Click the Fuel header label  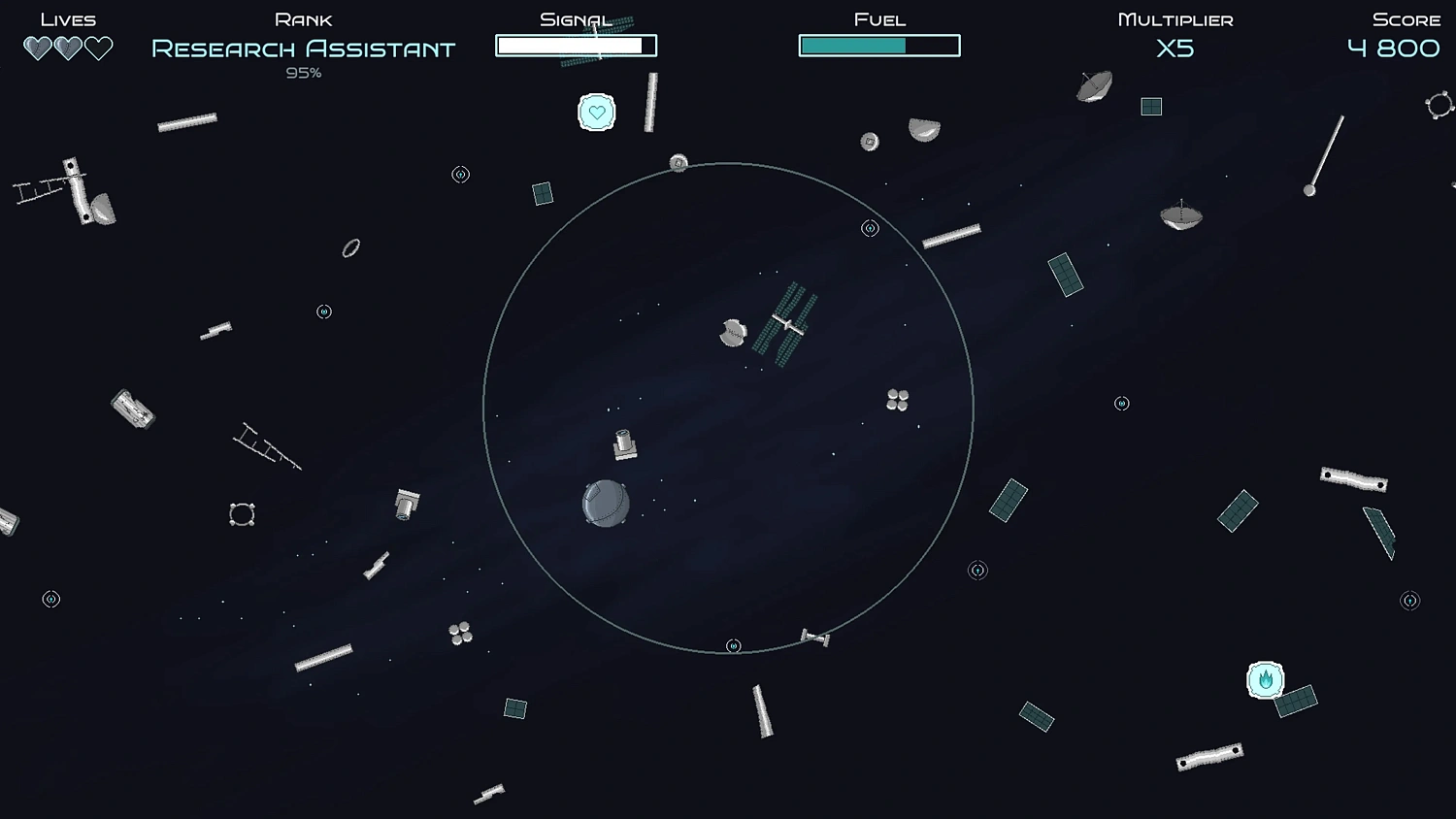[x=879, y=17]
